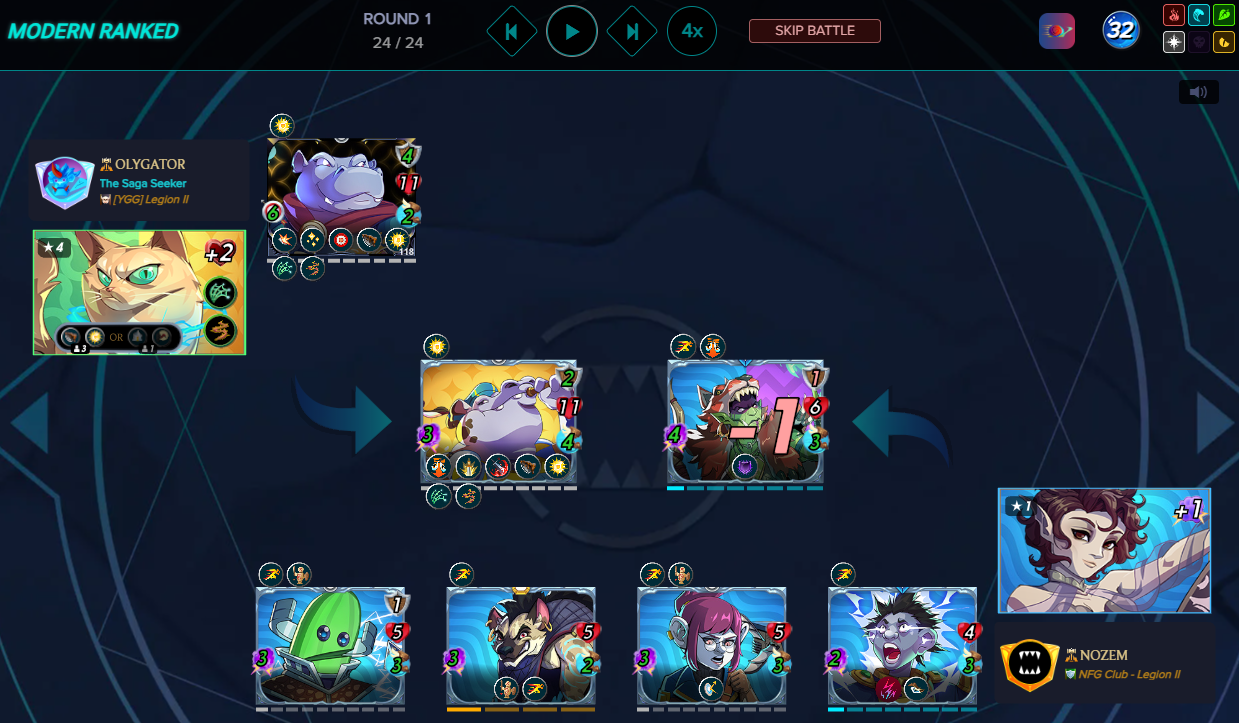Select the brown-haired elf summoner card
Viewport: 1239px width, 723px height.
pyautogui.click(x=1104, y=550)
